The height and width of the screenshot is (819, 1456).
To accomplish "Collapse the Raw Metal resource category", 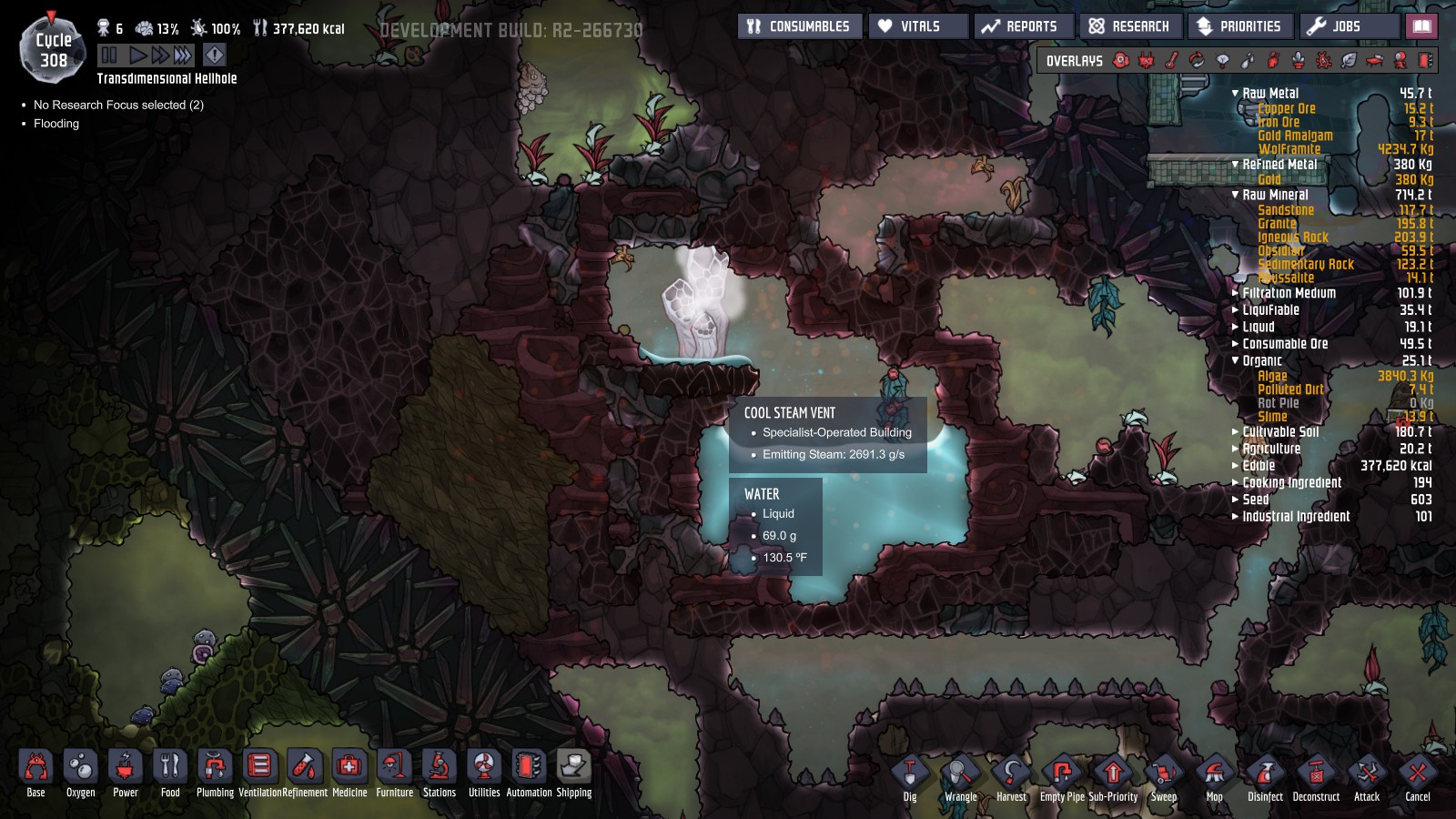I will coord(1235,94).
